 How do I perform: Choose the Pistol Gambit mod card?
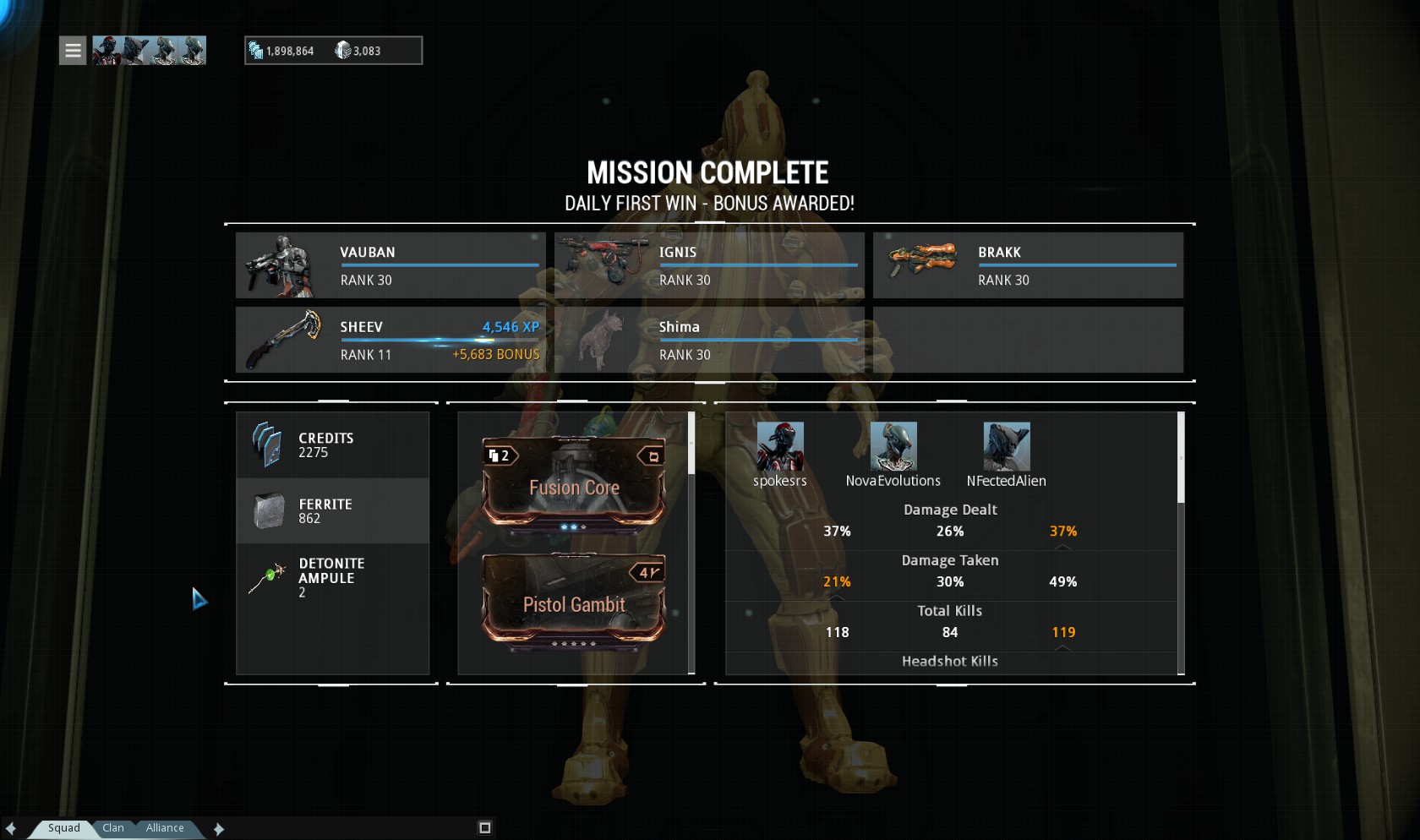[574, 600]
